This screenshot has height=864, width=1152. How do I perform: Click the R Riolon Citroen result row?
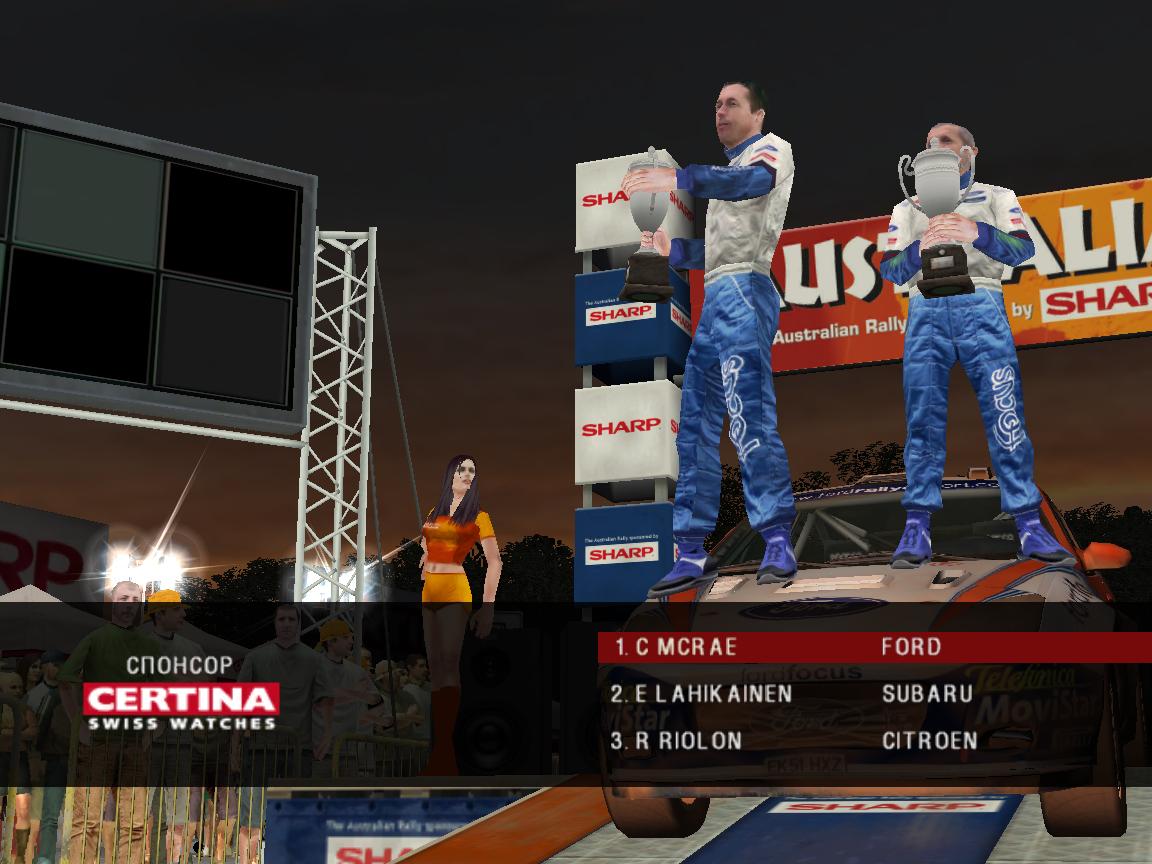coord(874,741)
